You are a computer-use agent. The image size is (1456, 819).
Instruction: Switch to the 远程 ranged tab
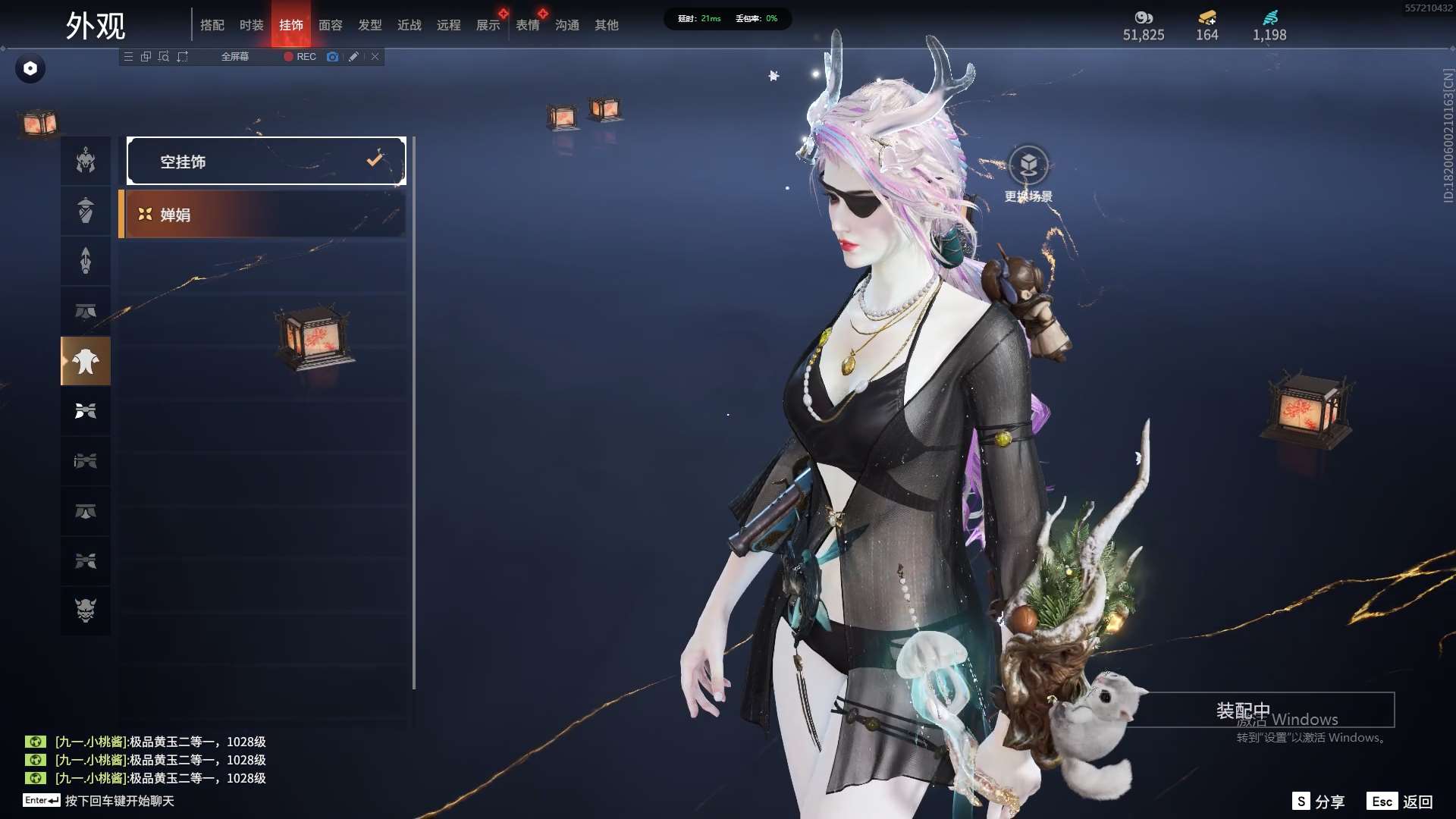449,25
